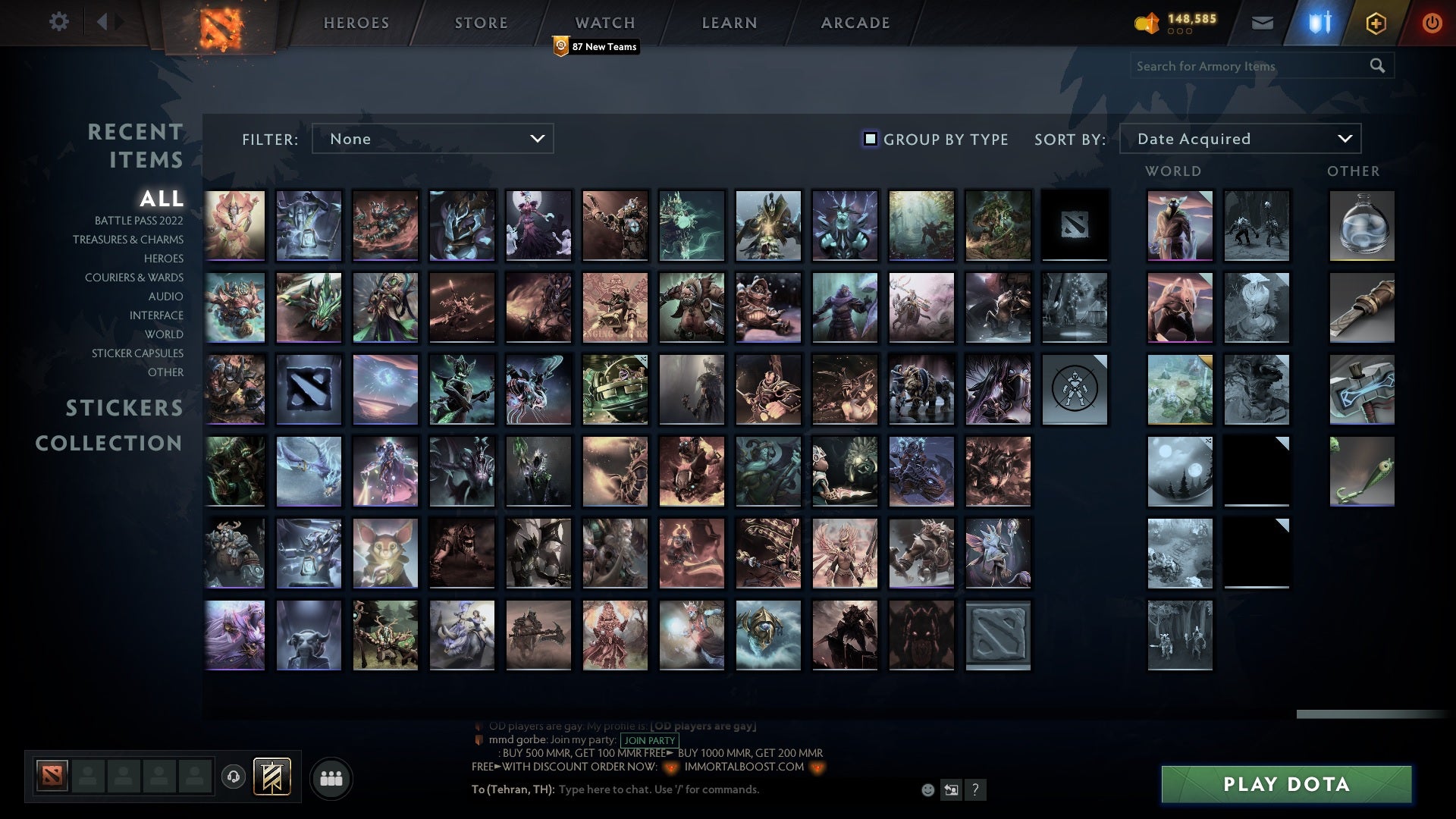Open the Battle Pass banner icon
1456x819 pixels.
(x=274, y=777)
